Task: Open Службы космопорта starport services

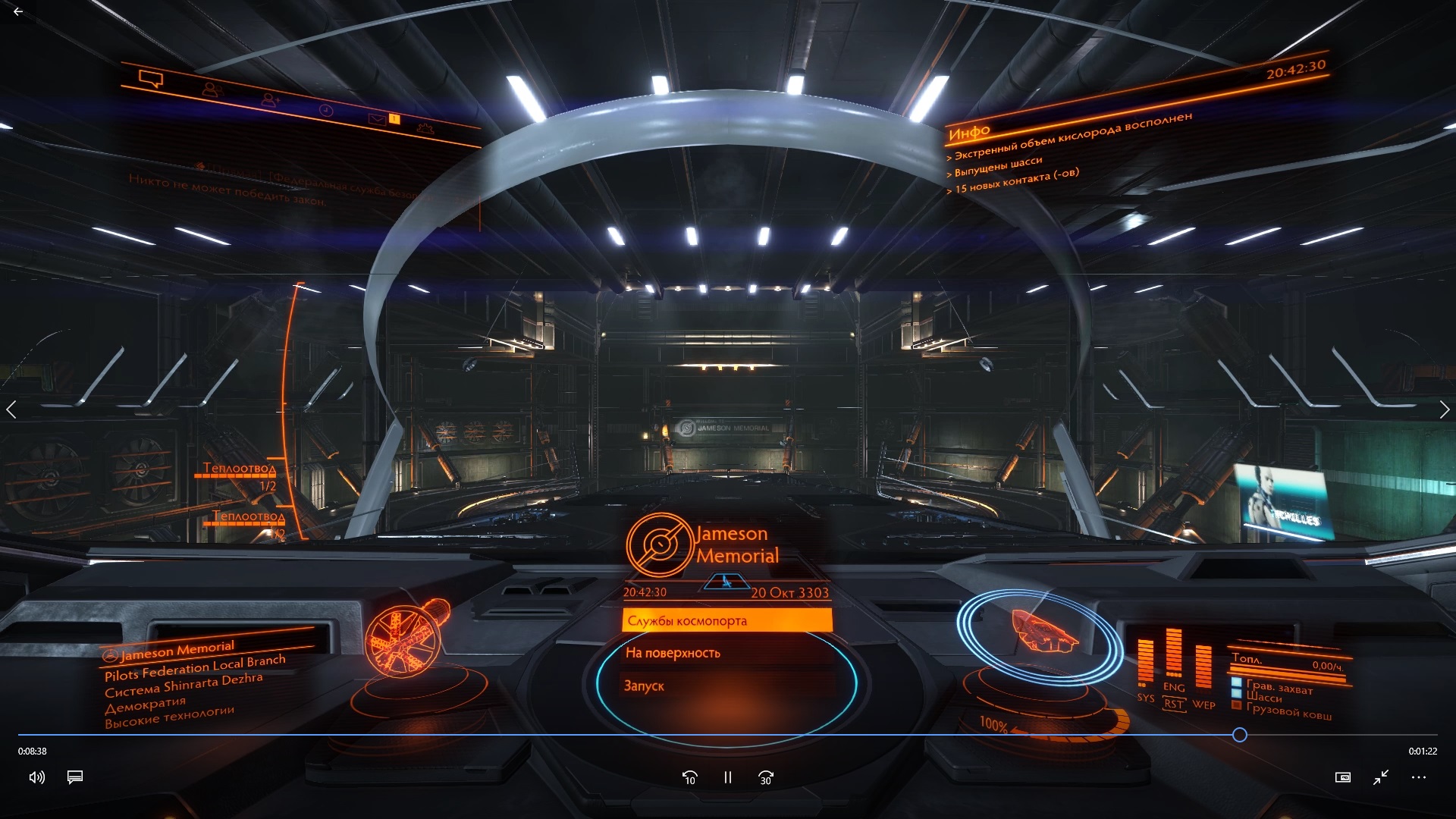Action: click(726, 621)
